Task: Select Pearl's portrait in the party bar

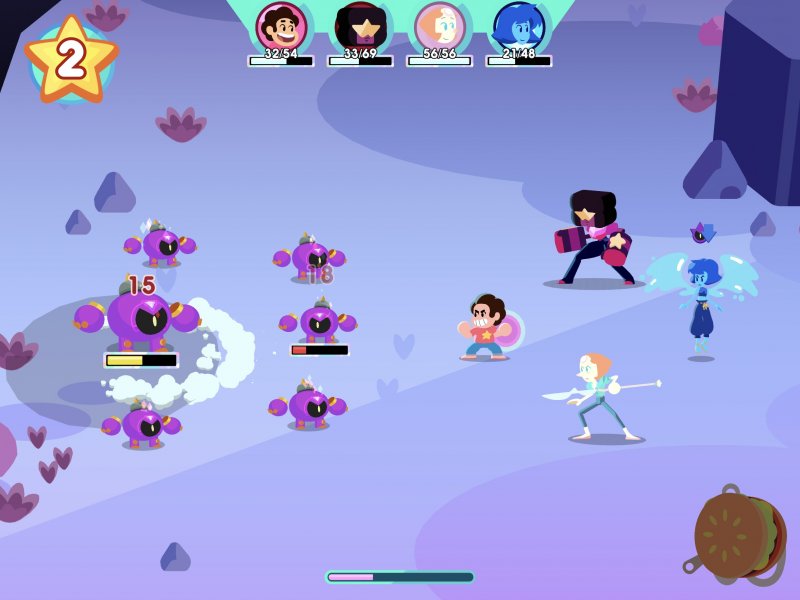Action: (x=439, y=27)
